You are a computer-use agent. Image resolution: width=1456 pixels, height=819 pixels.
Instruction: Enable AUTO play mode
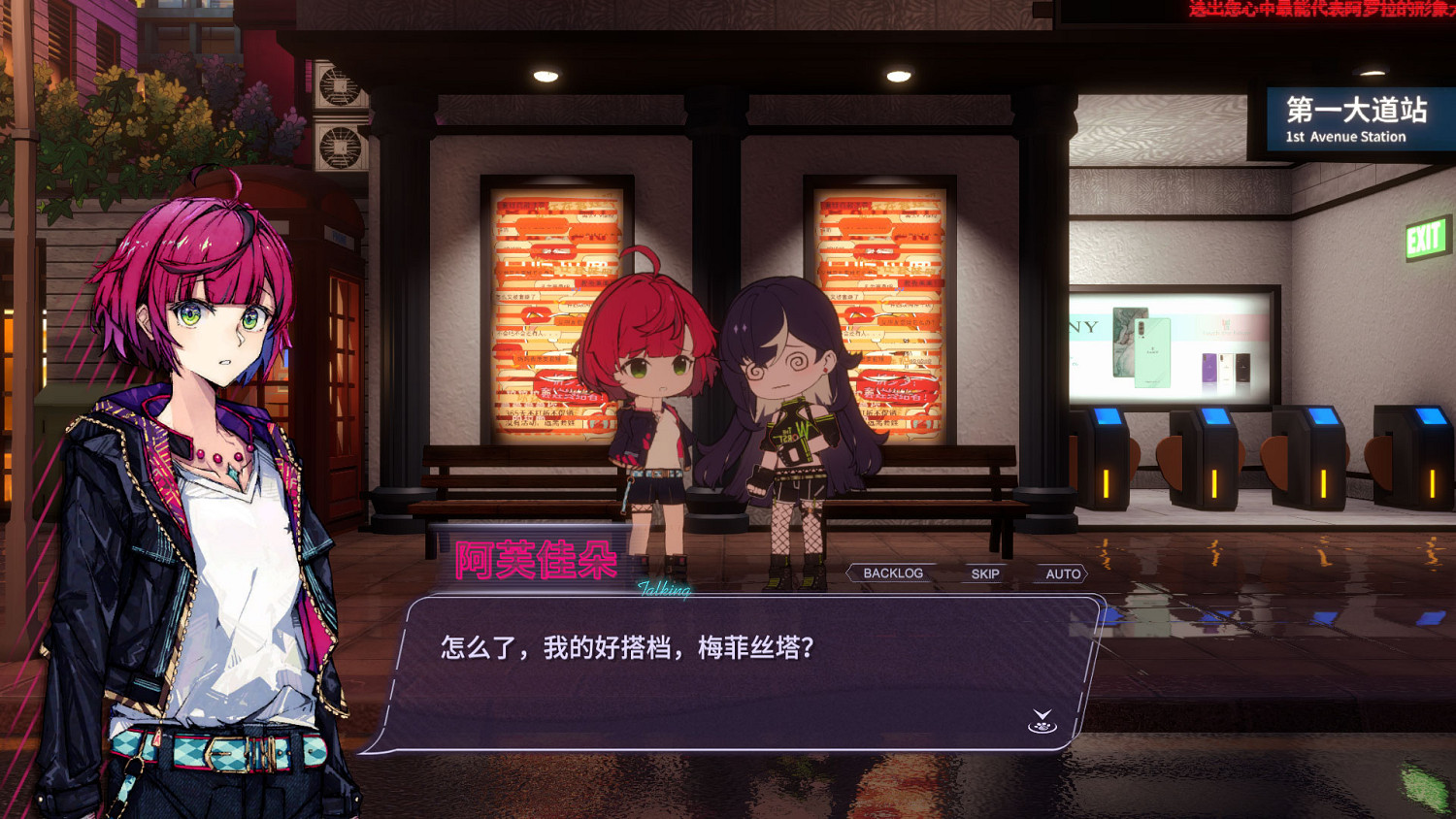pos(1063,574)
